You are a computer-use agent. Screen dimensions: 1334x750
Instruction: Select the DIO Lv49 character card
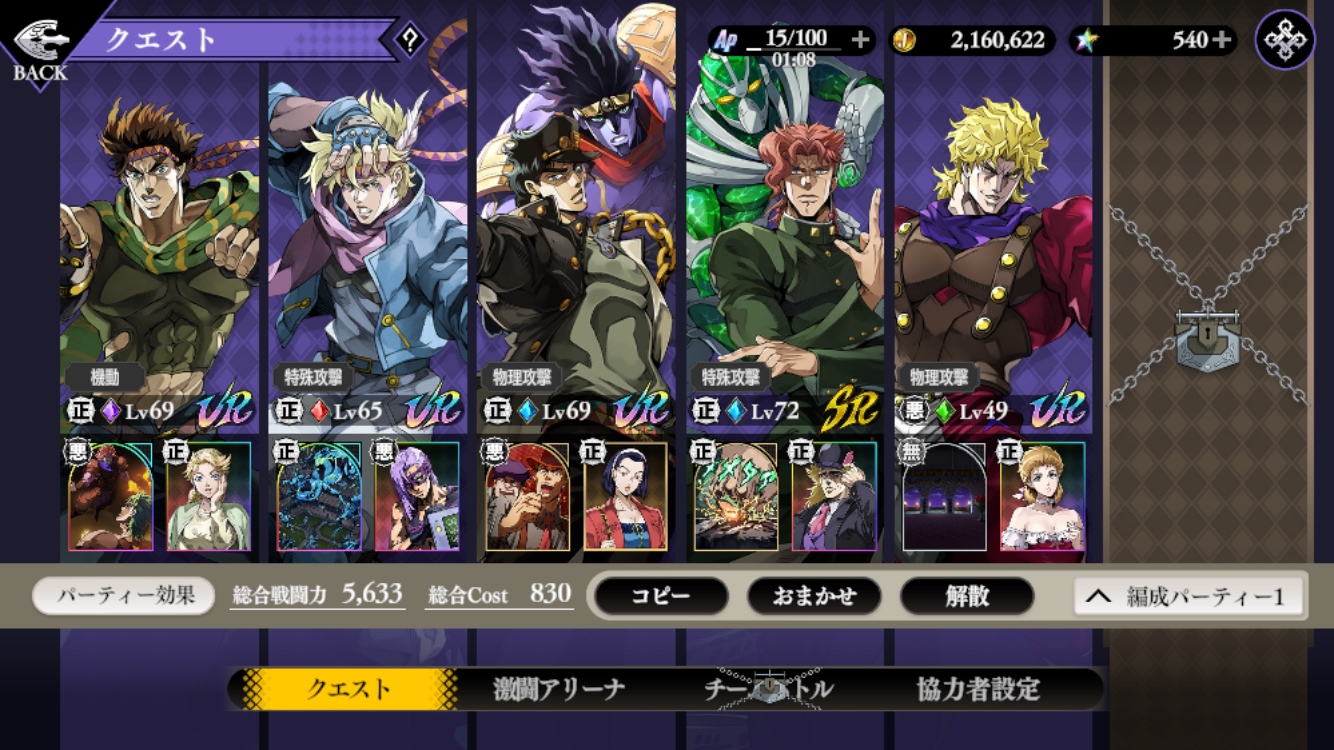(x=993, y=250)
